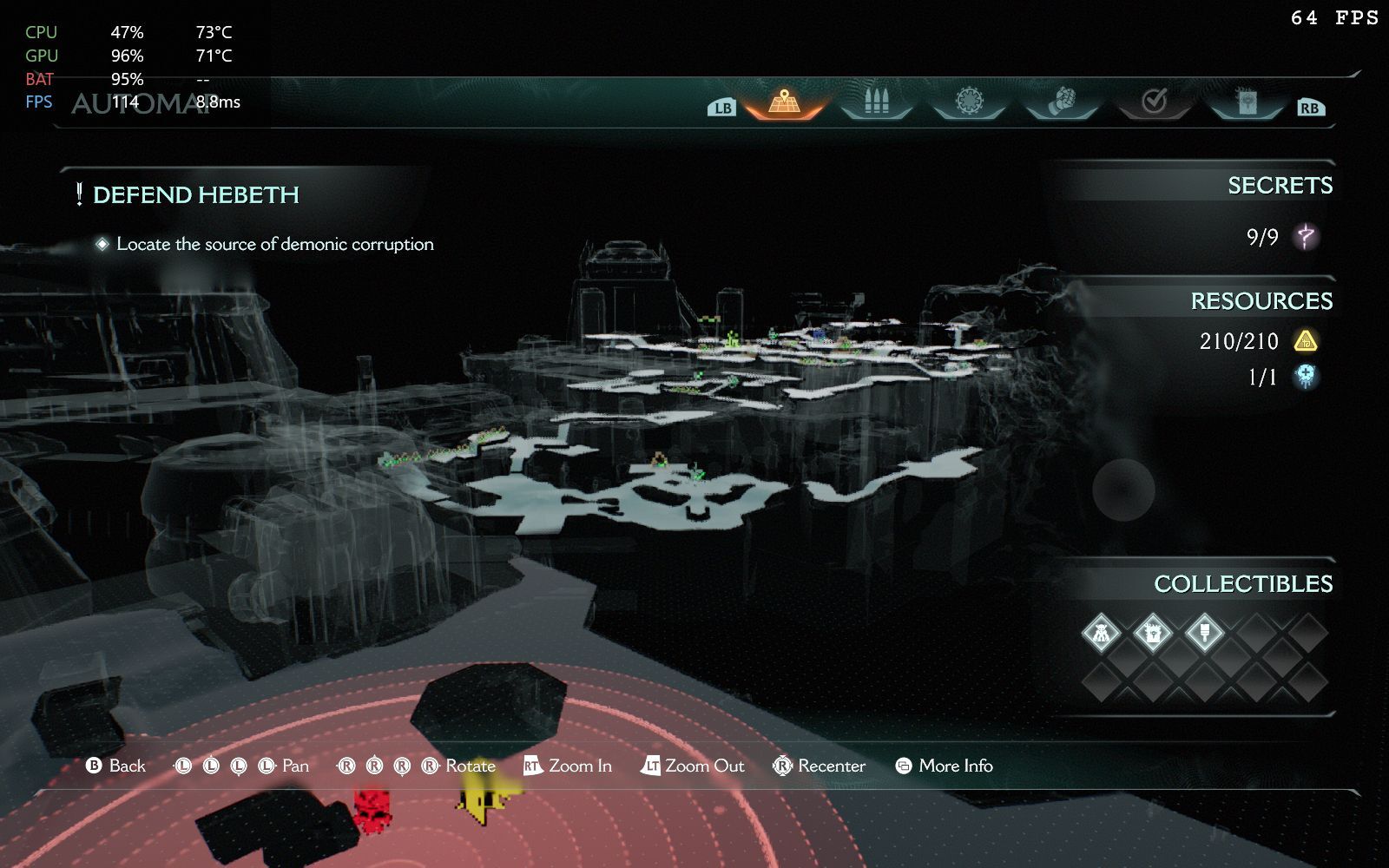
Task: Click the Secrets question mark icon
Action: [1305, 236]
